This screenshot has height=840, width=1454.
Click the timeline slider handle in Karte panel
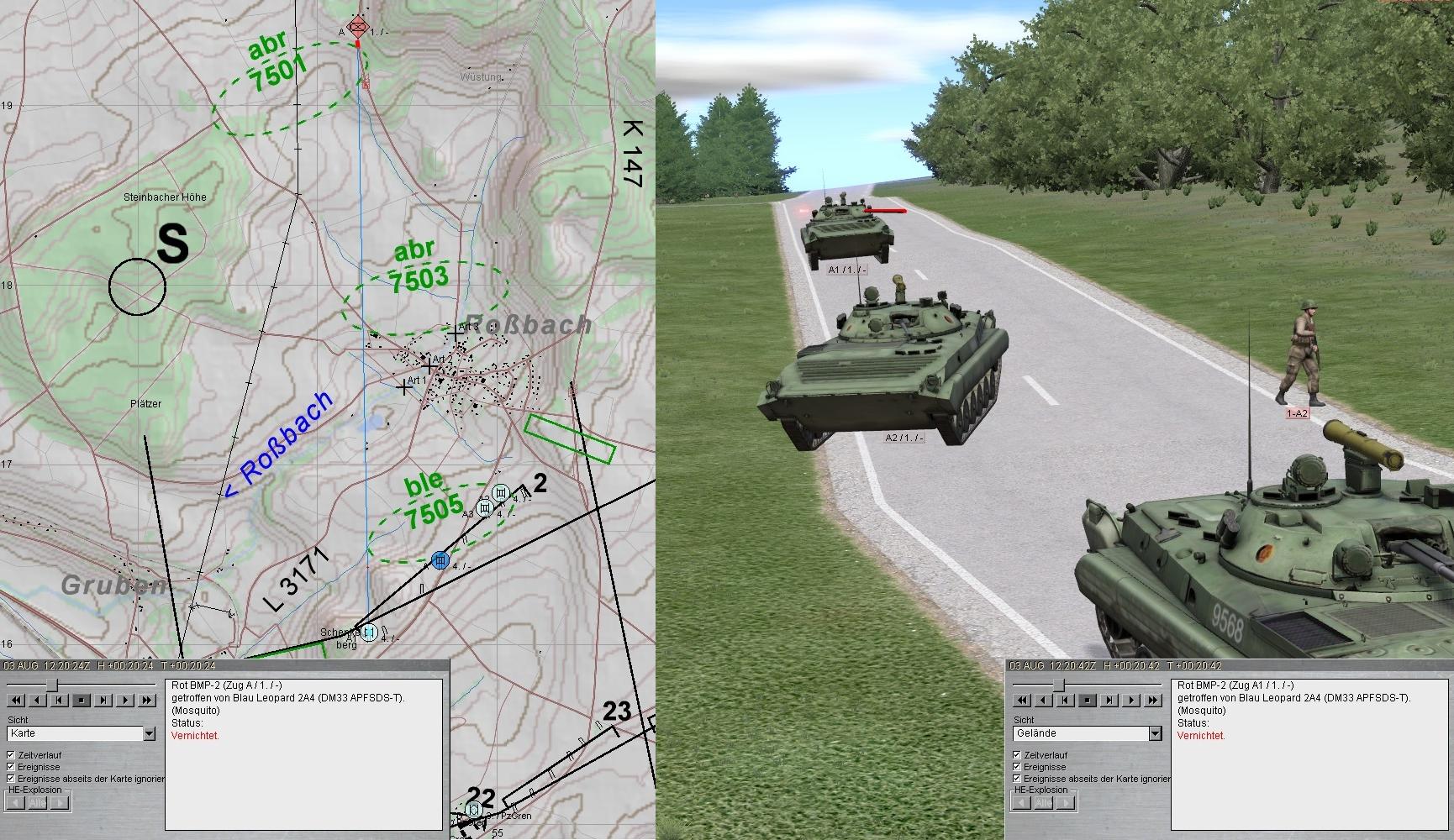(x=52, y=684)
